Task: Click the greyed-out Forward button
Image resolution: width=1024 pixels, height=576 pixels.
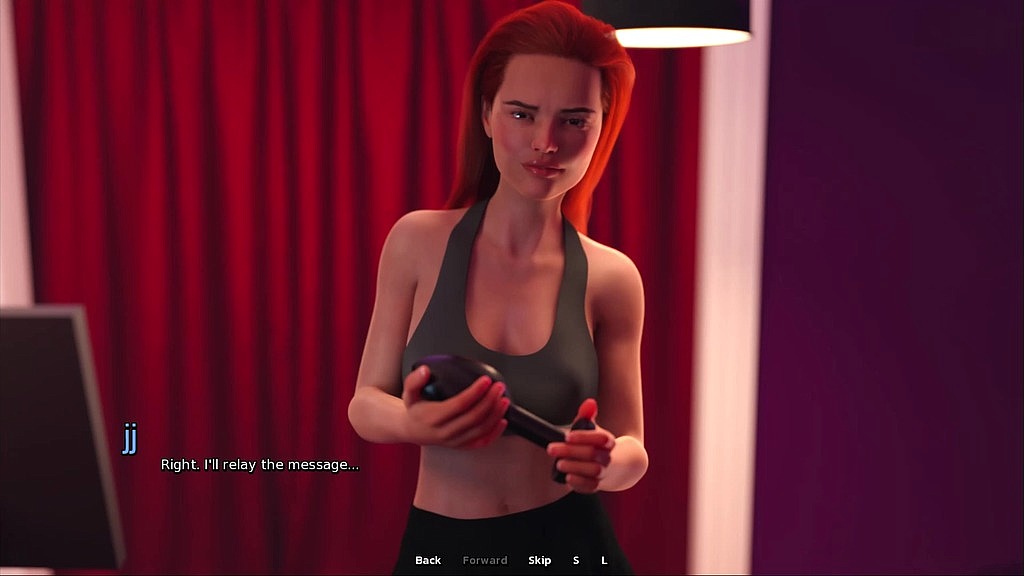Action: tap(485, 561)
